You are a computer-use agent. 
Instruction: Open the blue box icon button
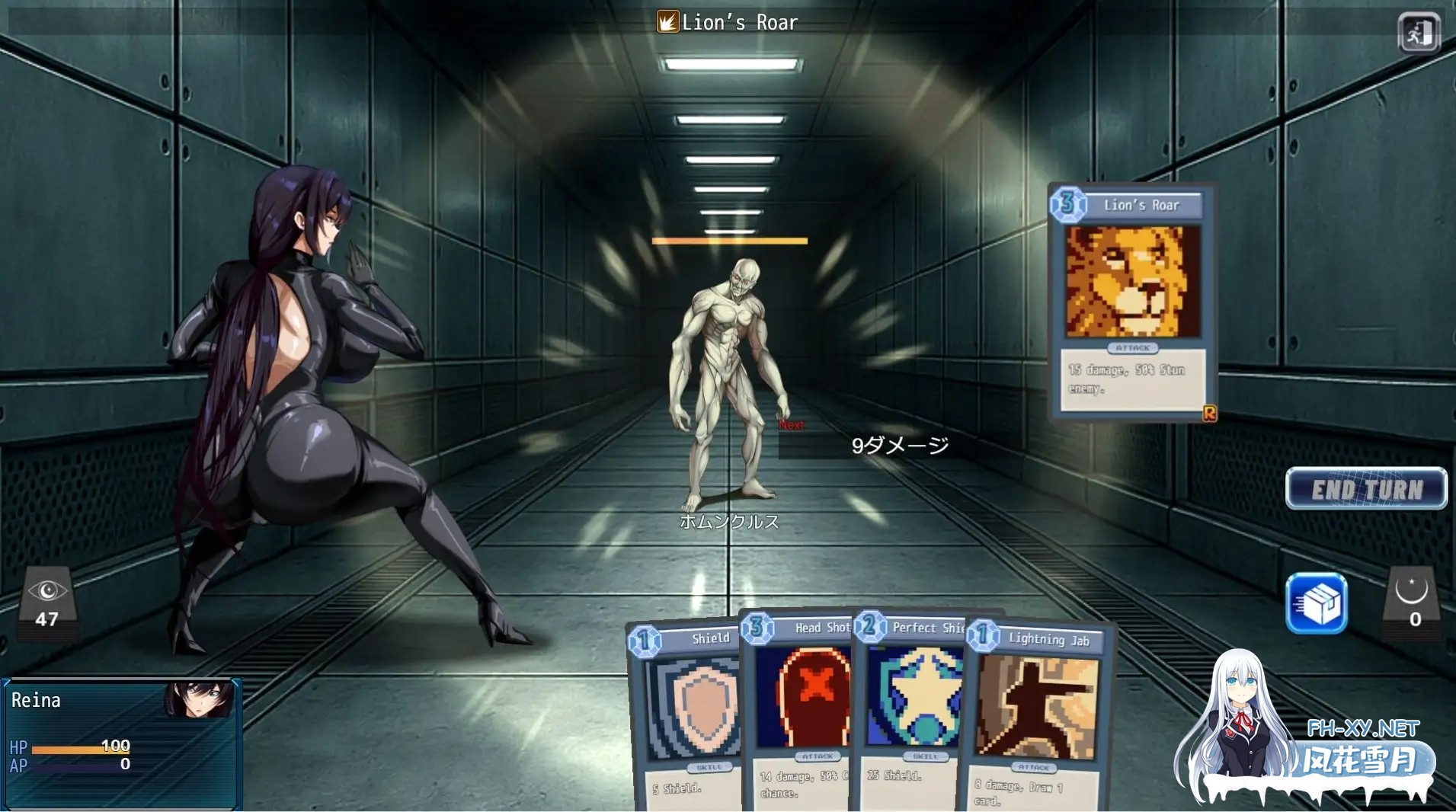pyautogui.click(x=1316, y=603)
